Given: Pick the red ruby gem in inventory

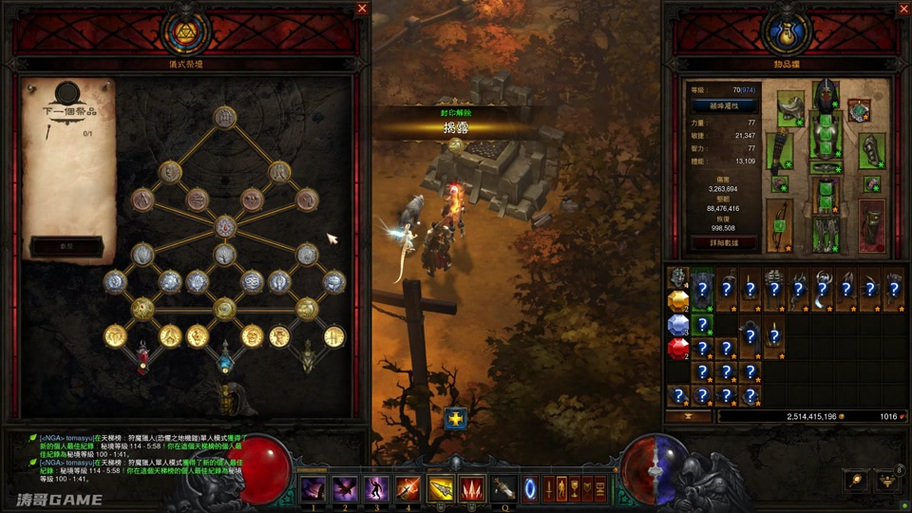Looking at the screenshot, I should click(x=678, y=348).
